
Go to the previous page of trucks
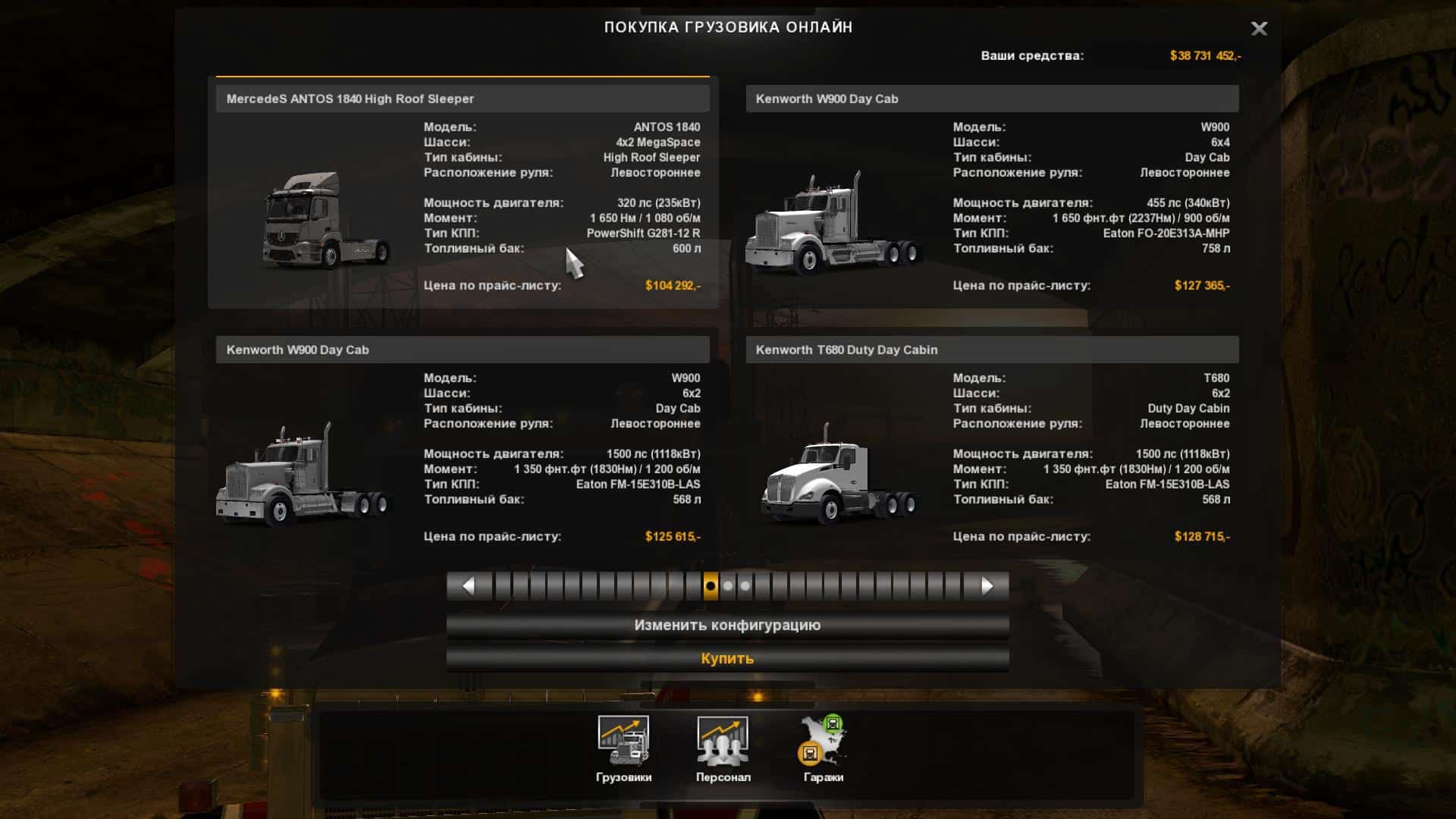(468, 586)
